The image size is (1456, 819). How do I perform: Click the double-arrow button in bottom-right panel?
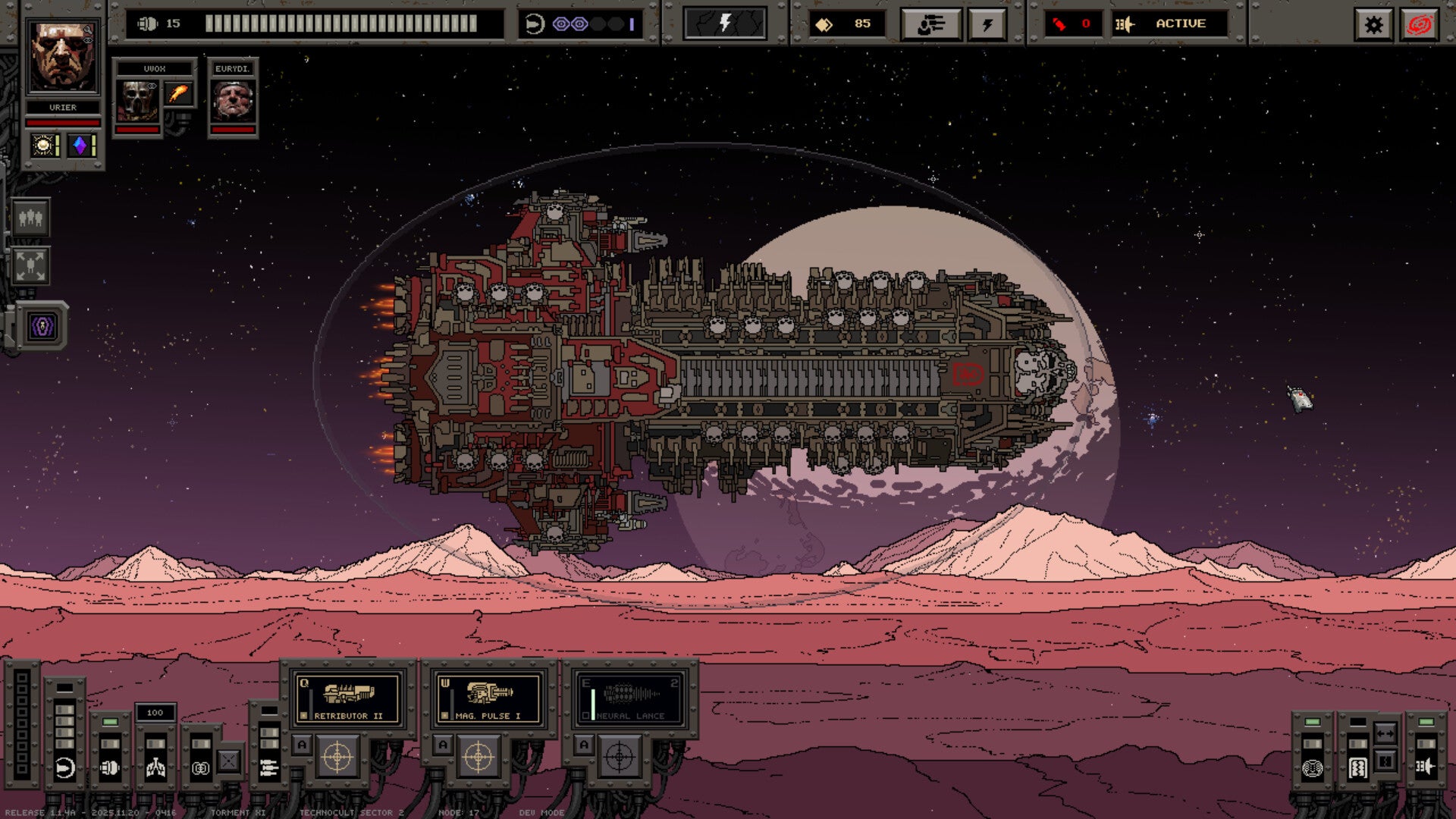1385,733
